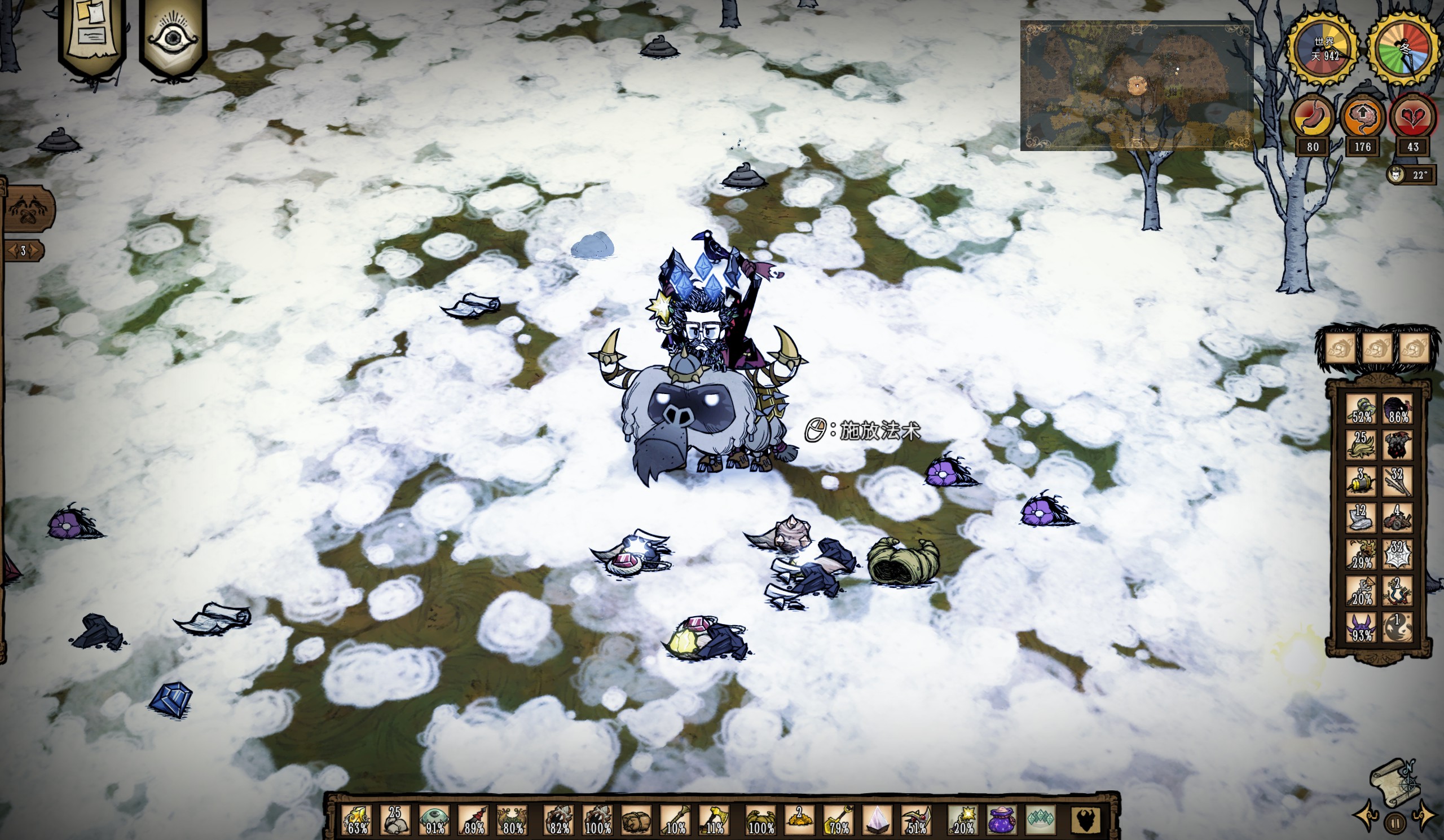Select the eyeball hat at 91%
This screenshot has width=1444, height=840.
tap(434, 820)
